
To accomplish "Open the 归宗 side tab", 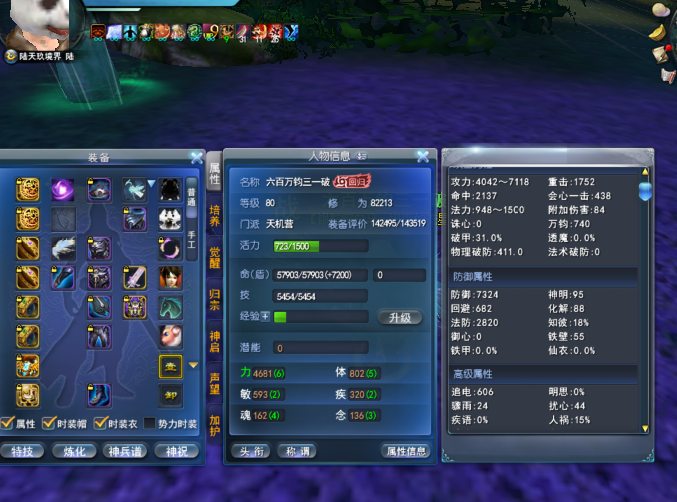I will (x=214, y=300).
